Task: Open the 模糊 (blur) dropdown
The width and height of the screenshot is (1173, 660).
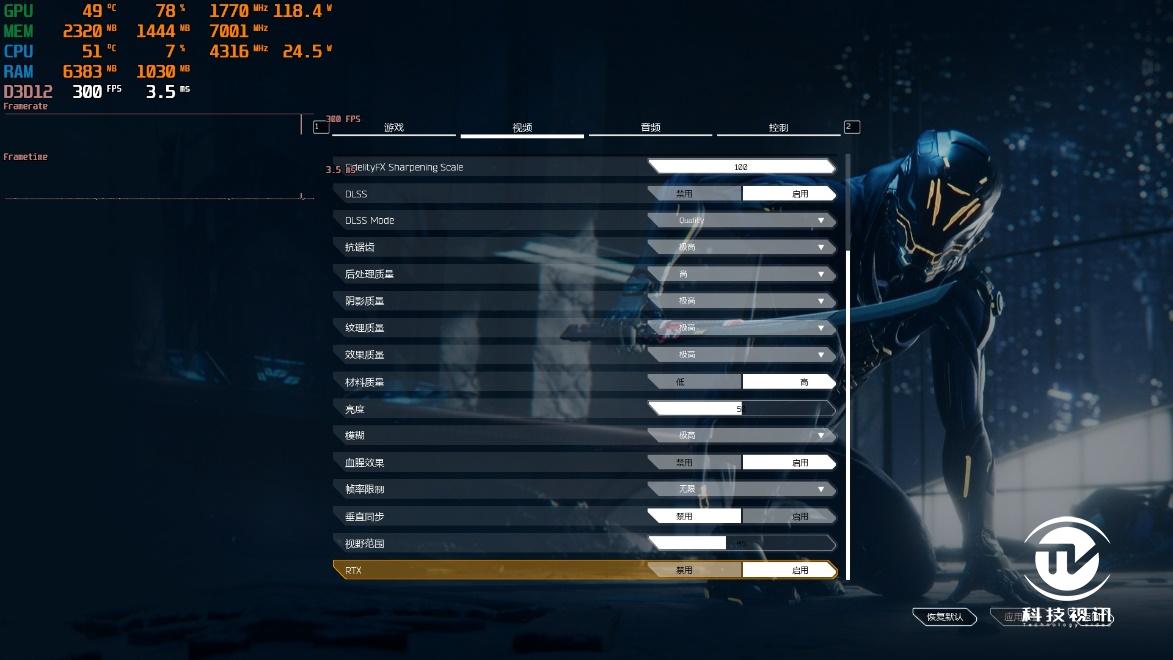Action: [741, 436]
